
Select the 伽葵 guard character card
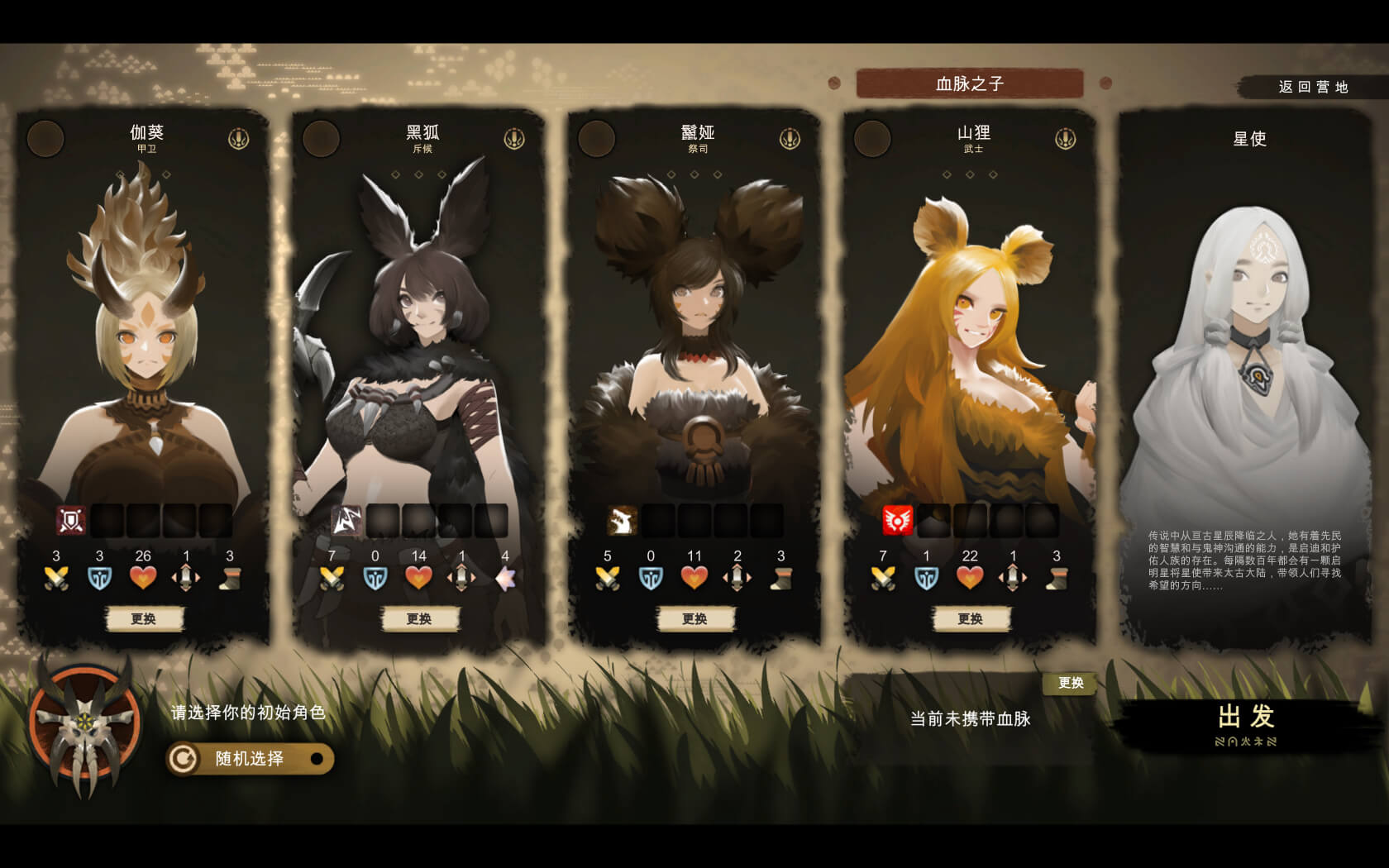pyautogui.click(x=144, y=331)
